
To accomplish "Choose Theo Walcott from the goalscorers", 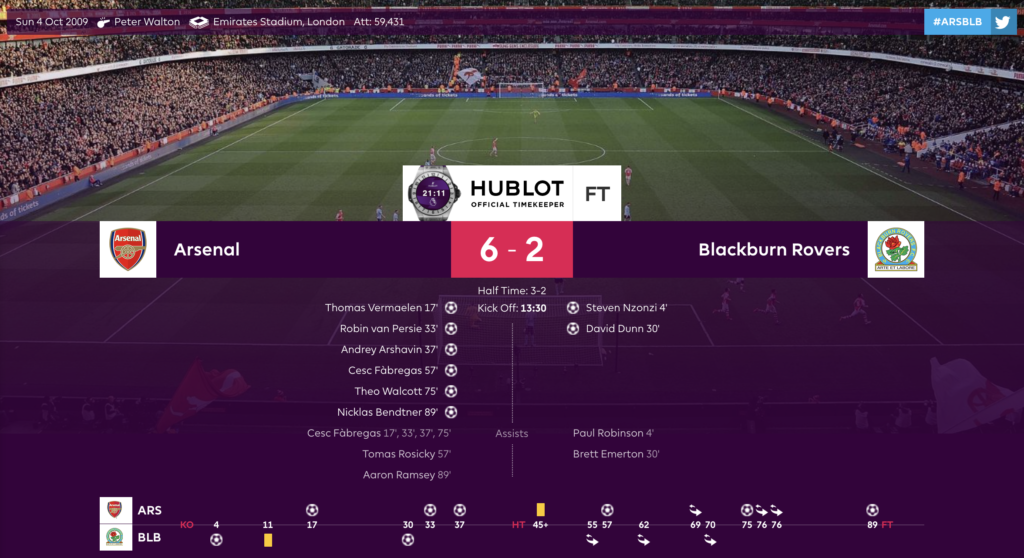I will pos(396,391).
